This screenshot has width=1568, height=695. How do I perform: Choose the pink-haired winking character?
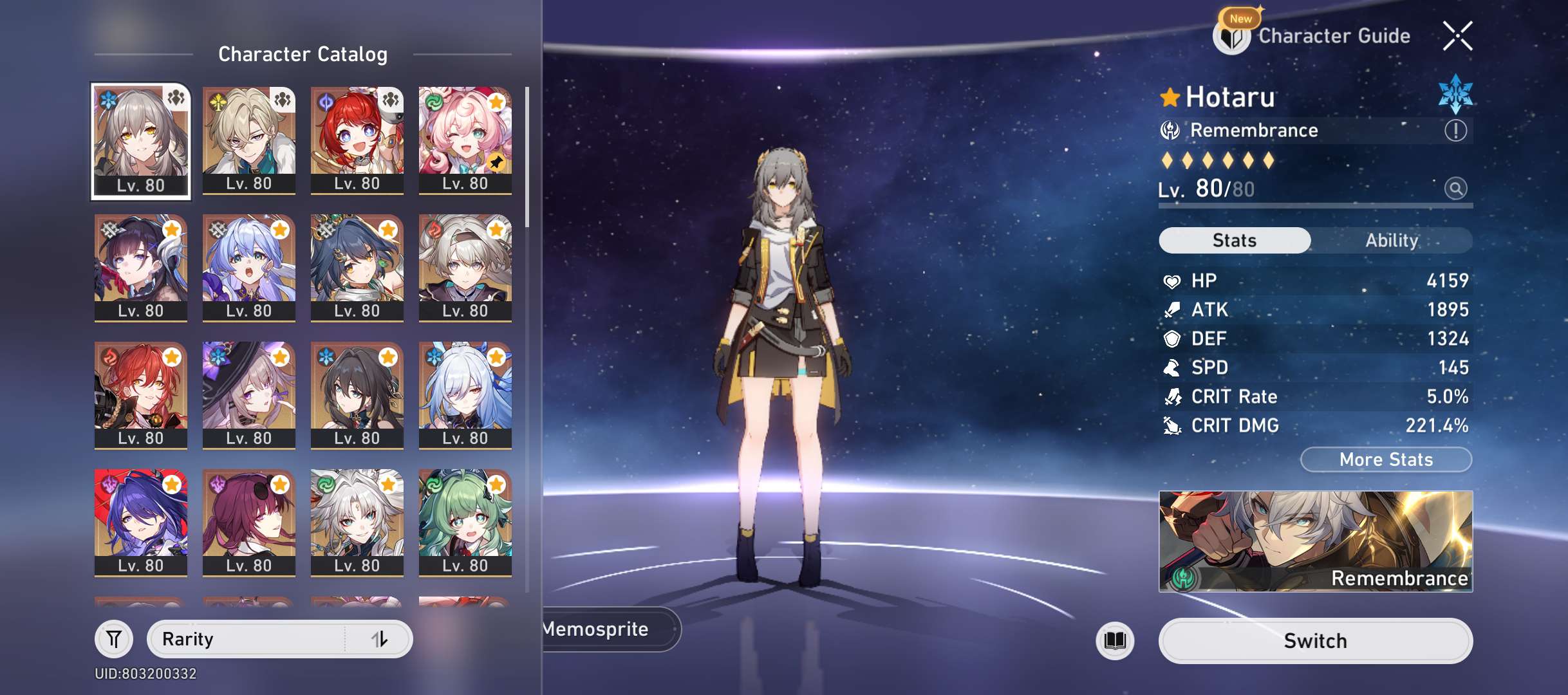tap(465, 140)
